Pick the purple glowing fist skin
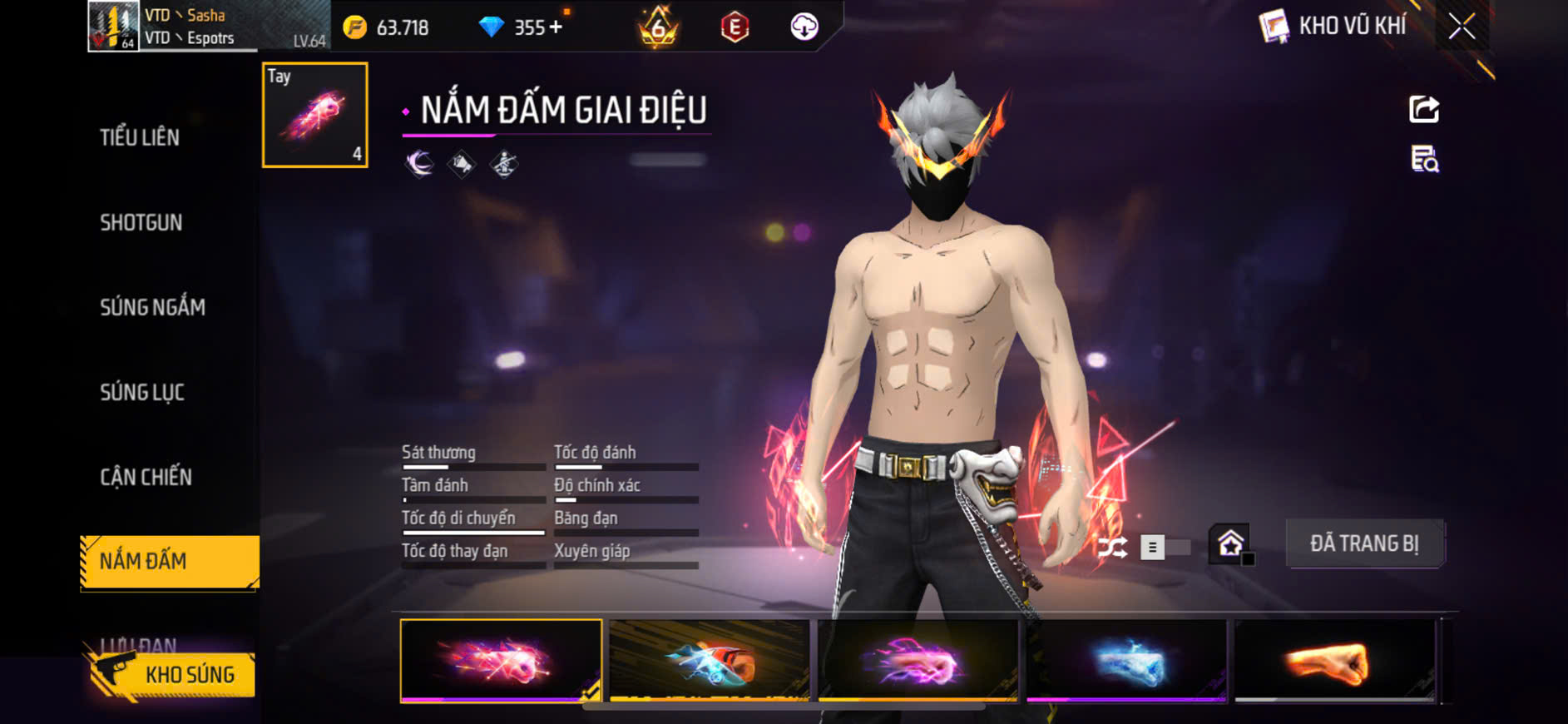Viewport: 1568px width, 724px height. tap(918, 662)
